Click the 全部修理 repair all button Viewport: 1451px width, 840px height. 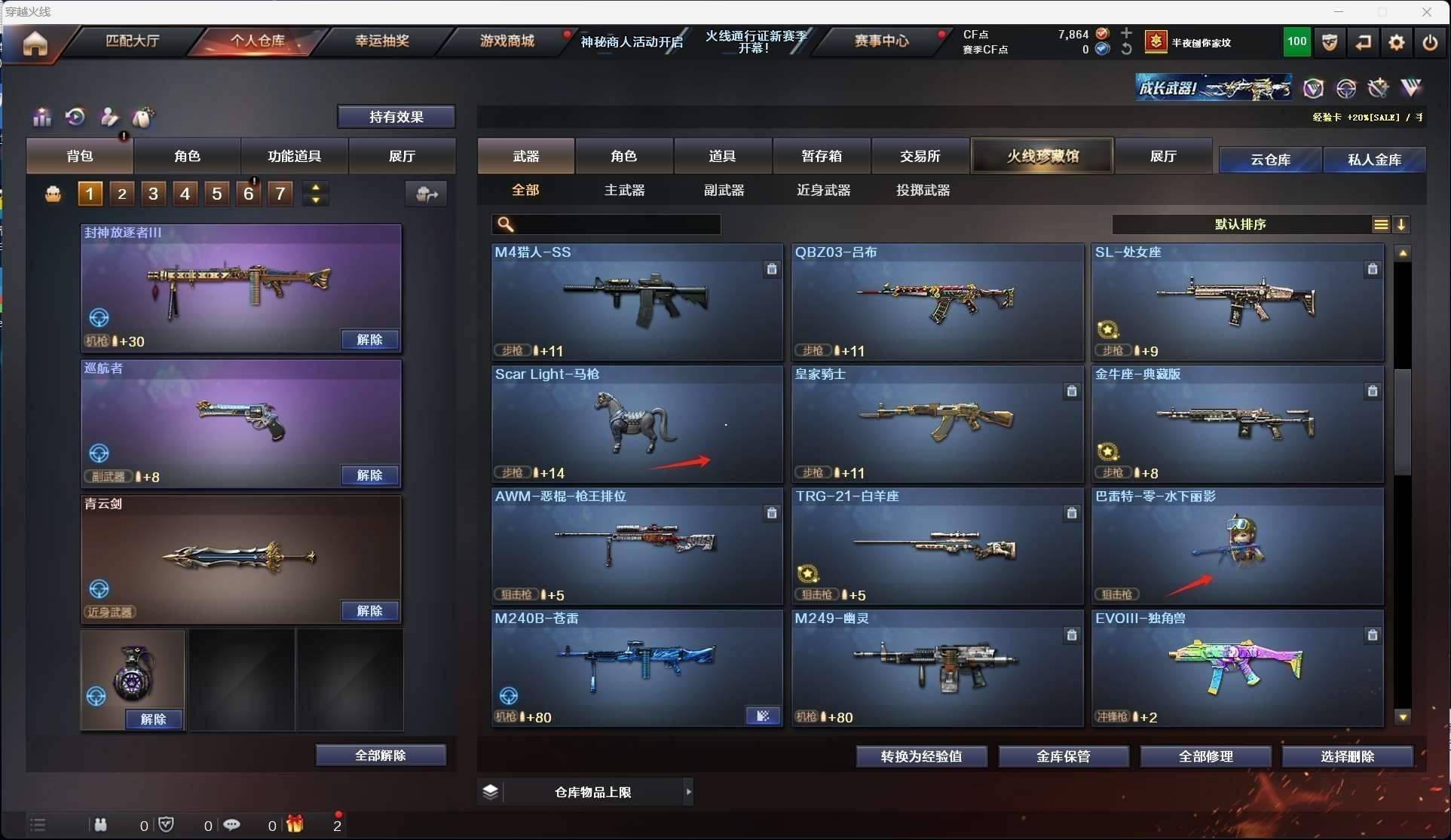click(1205, 756)
